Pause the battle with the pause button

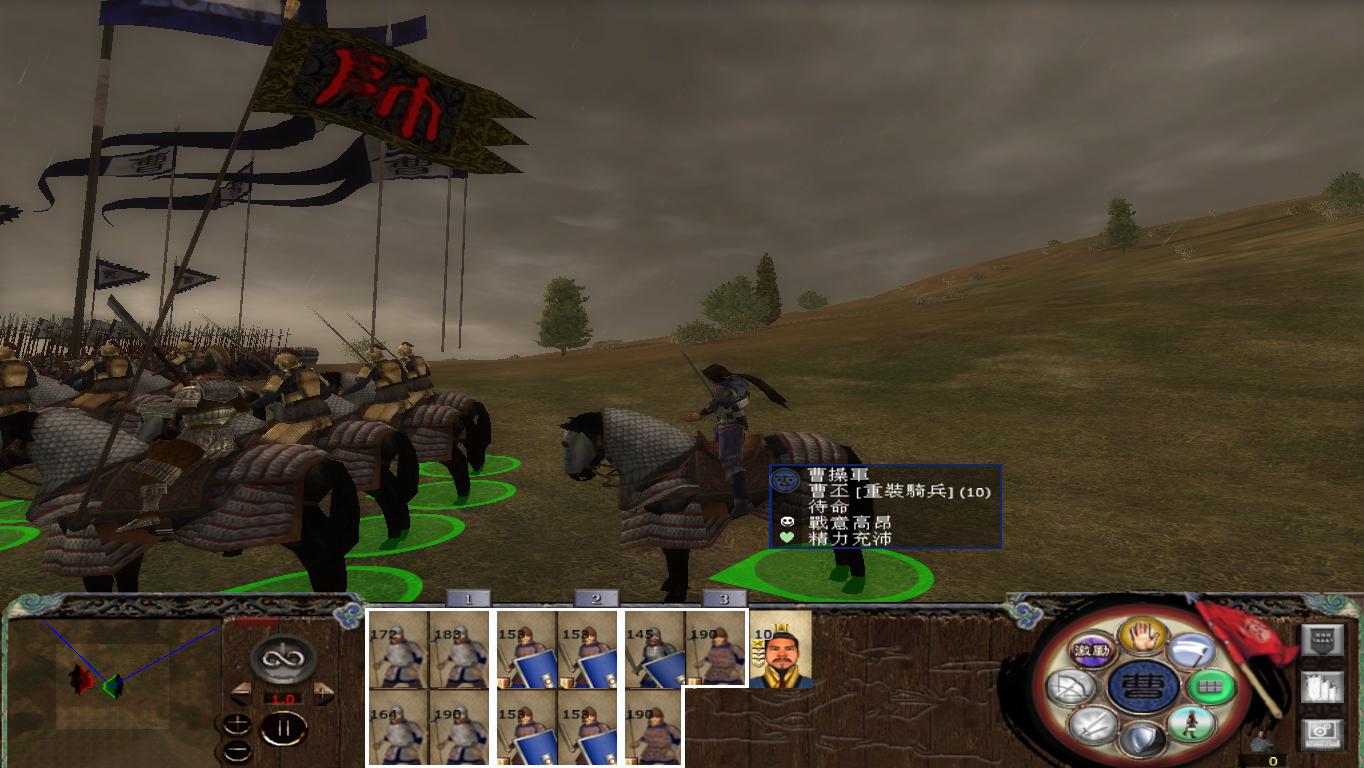(x=284, y=728)
